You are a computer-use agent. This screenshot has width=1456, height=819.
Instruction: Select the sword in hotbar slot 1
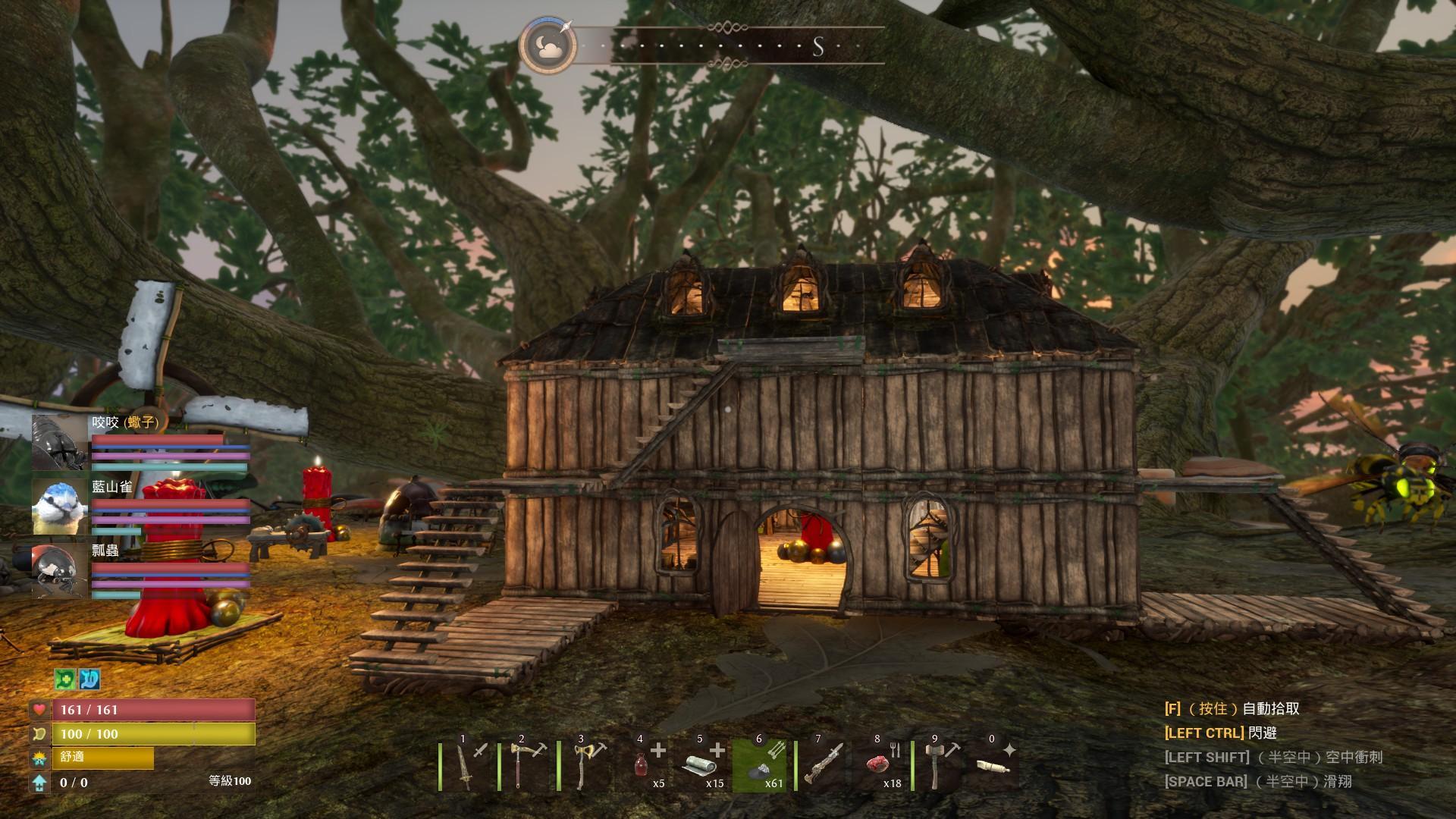coord(466,766)
